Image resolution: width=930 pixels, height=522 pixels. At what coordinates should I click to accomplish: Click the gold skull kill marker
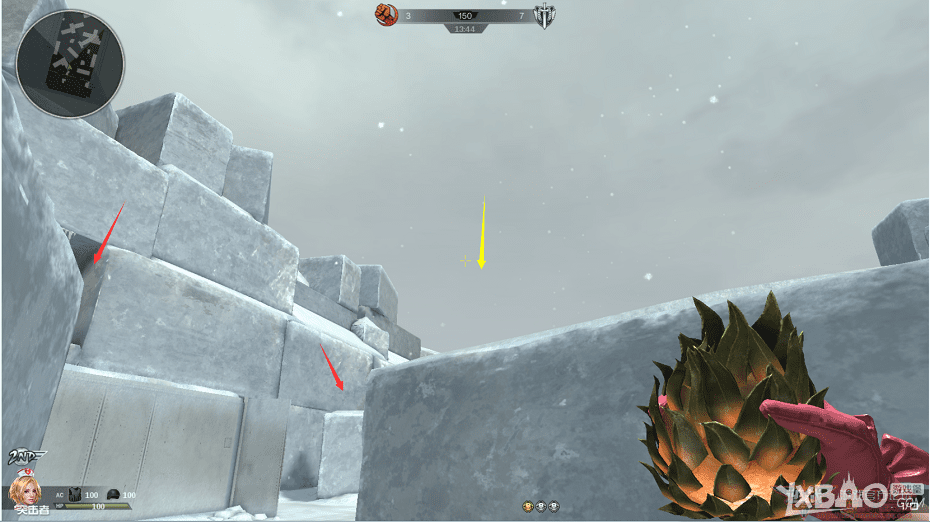coord(528,508)
